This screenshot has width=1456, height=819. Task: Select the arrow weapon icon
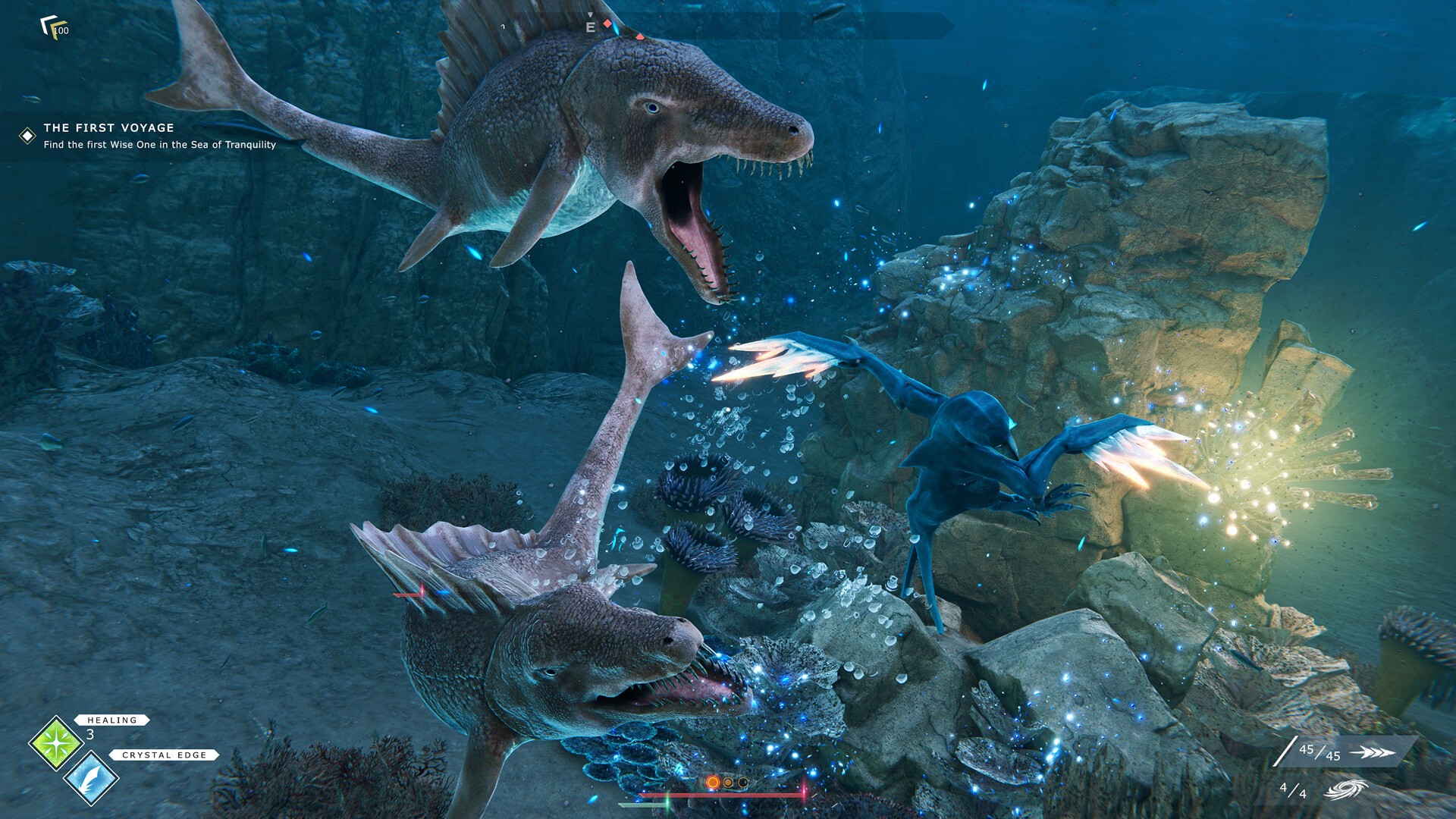click(x=1372, y=752)
